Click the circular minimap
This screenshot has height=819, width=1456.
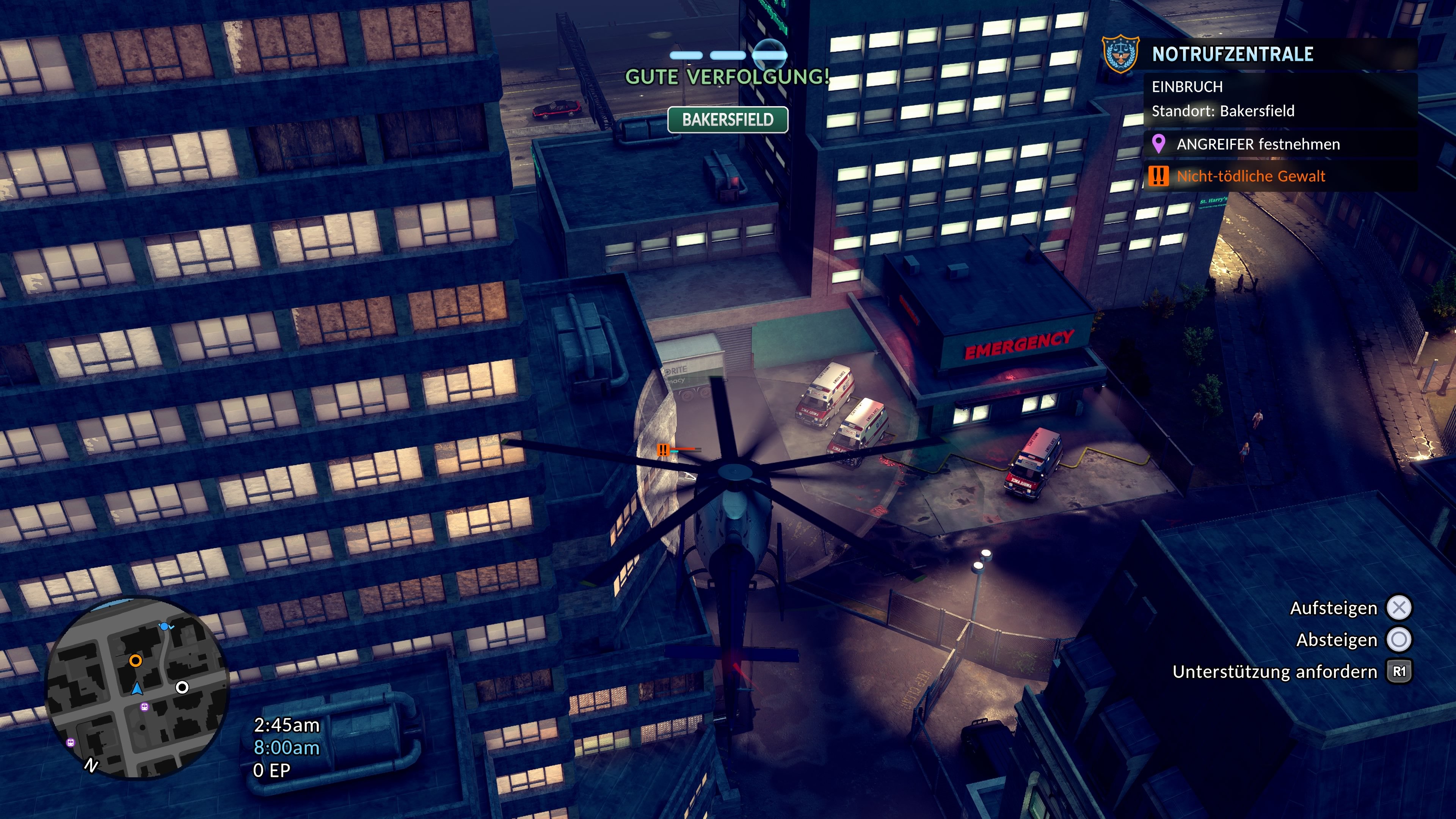tap(137, 687)
